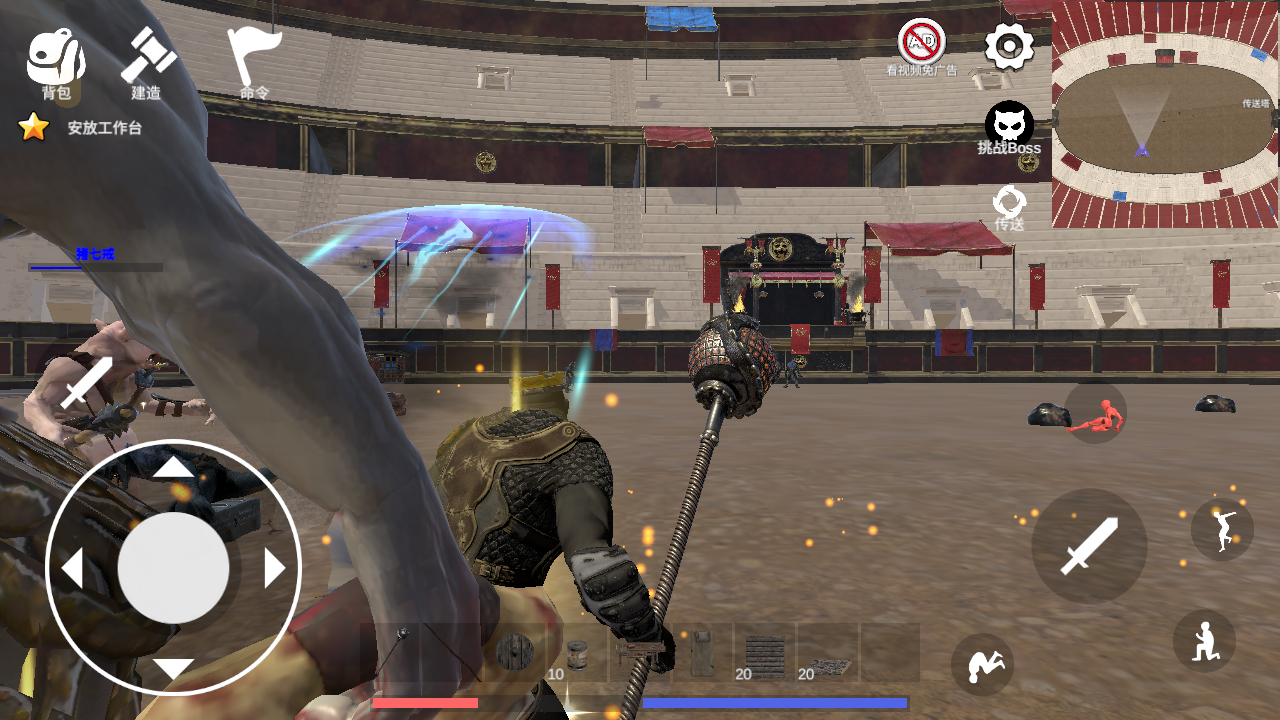
Task: Open the backpack (背包) inventory
Action: [x=55, y=62]
